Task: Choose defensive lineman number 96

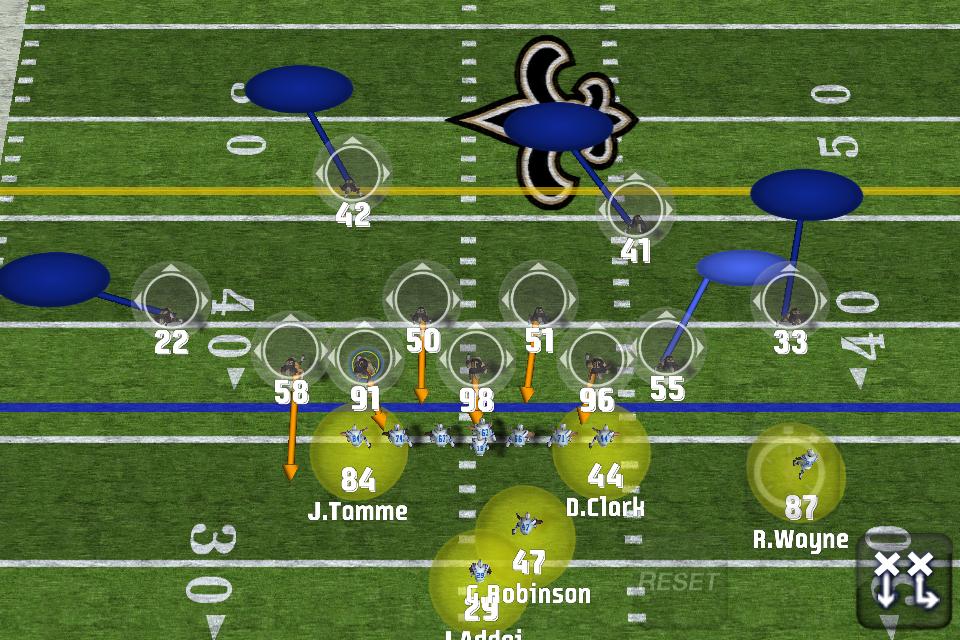Action: click(595, 358)
